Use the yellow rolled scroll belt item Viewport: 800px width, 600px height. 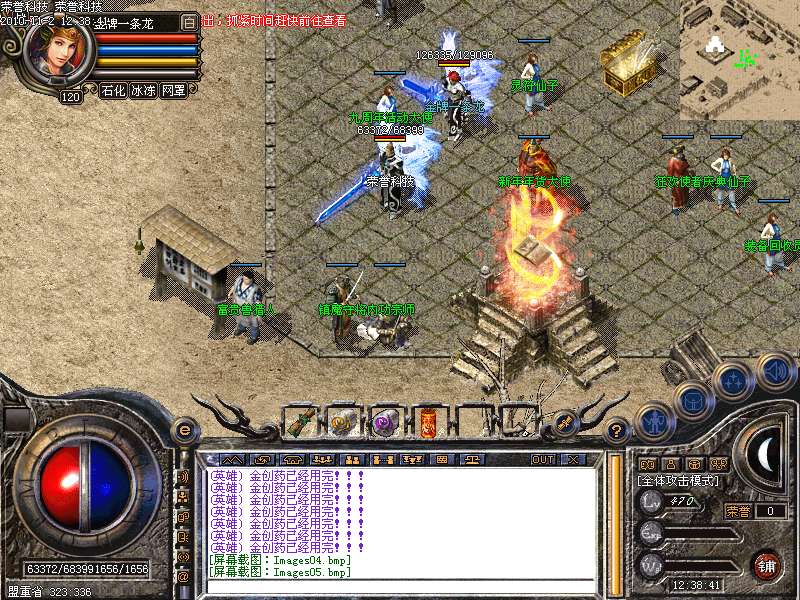point(343,423)
